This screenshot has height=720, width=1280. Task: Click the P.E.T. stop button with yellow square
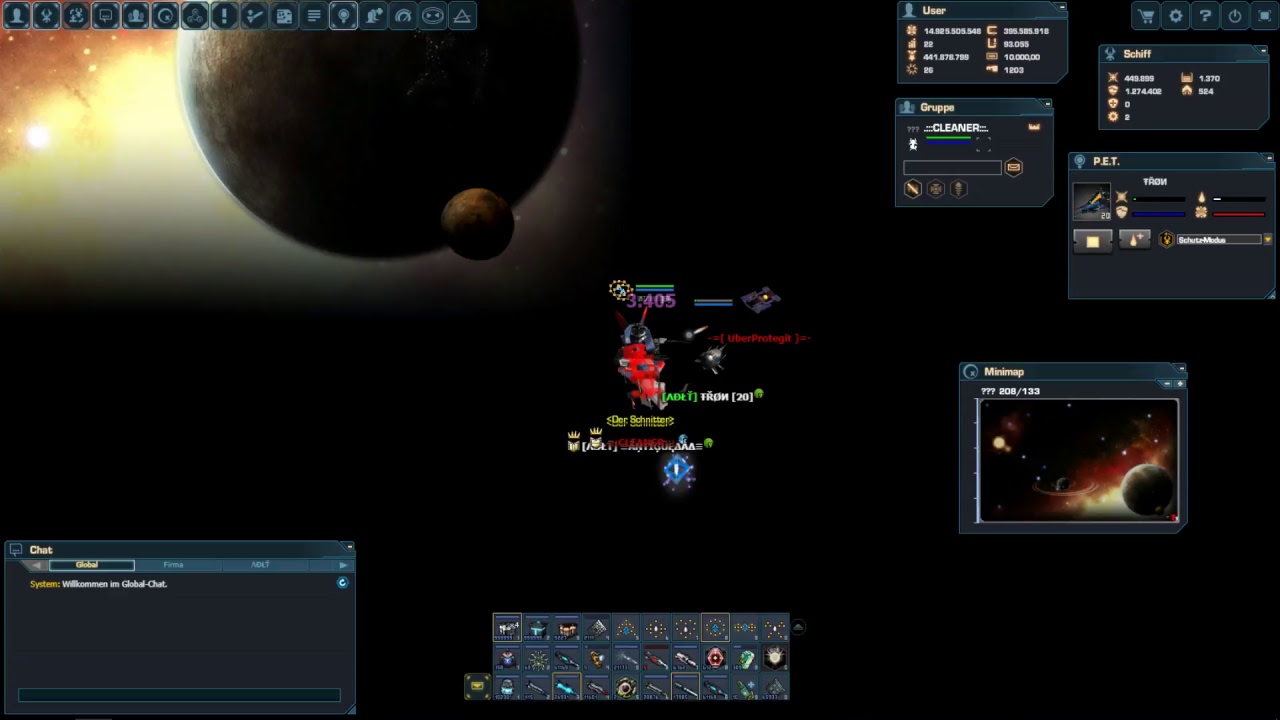click(1092, 241)
